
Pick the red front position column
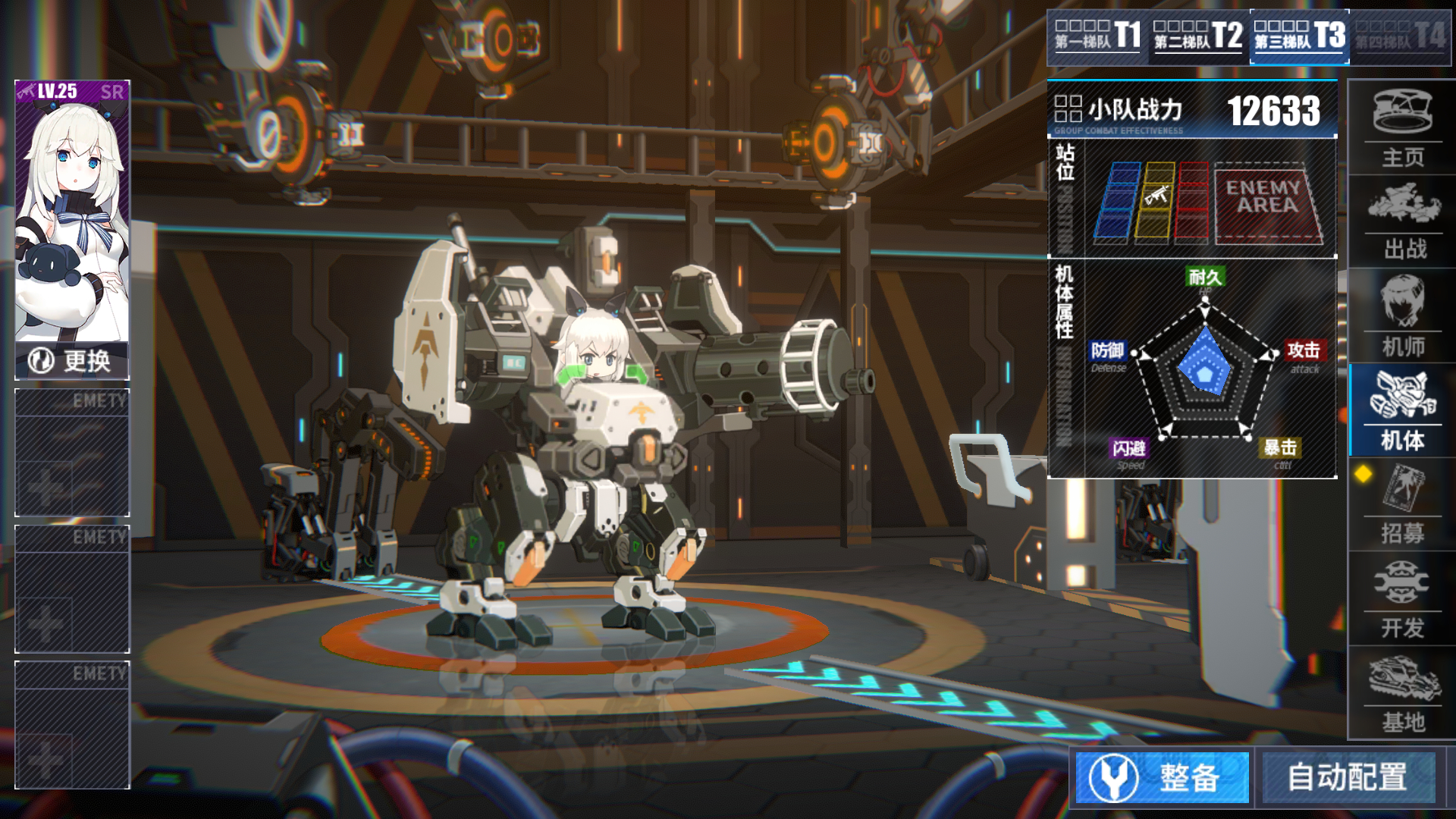coord(1192,202)
